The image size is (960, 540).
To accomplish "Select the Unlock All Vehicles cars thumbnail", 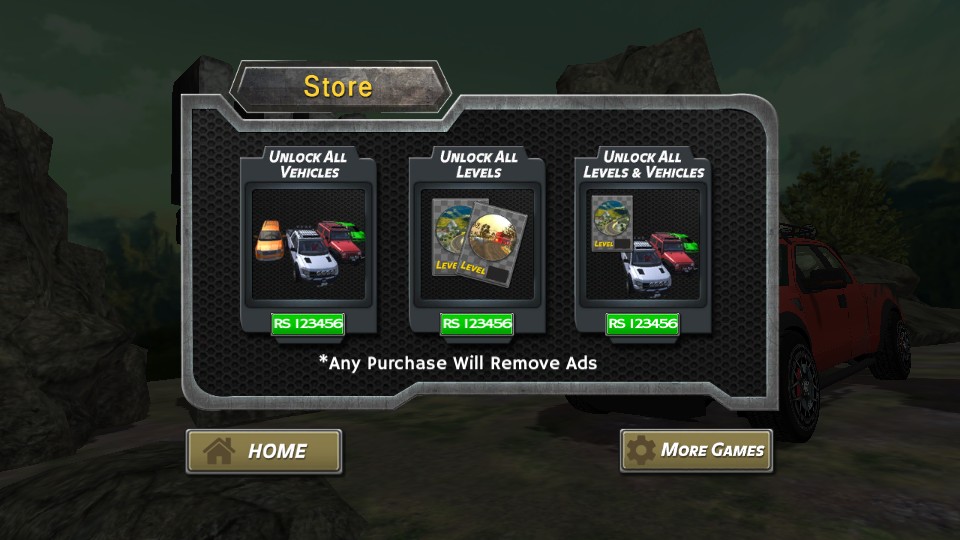I will click(310, 244).
